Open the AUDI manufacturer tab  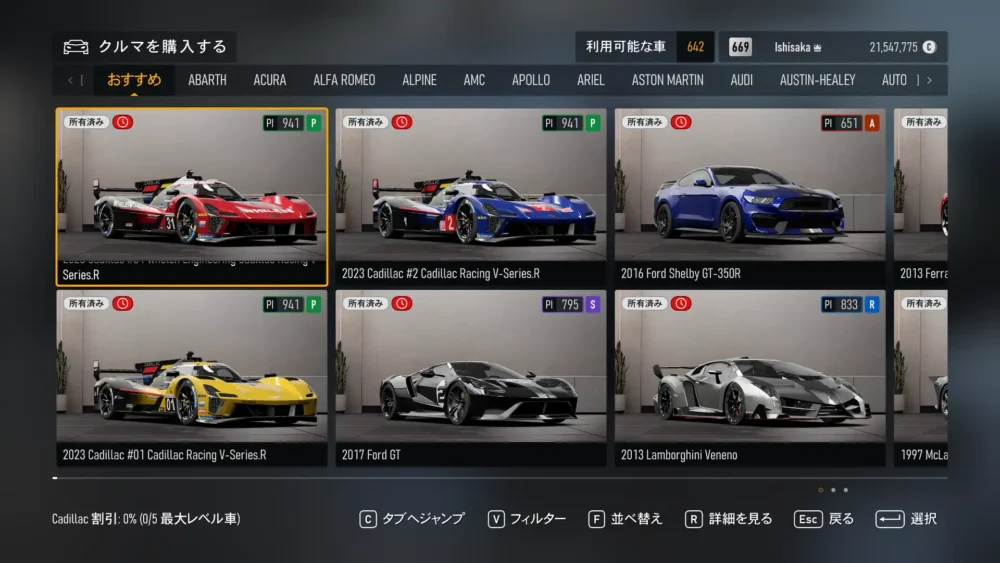(742, 80)
